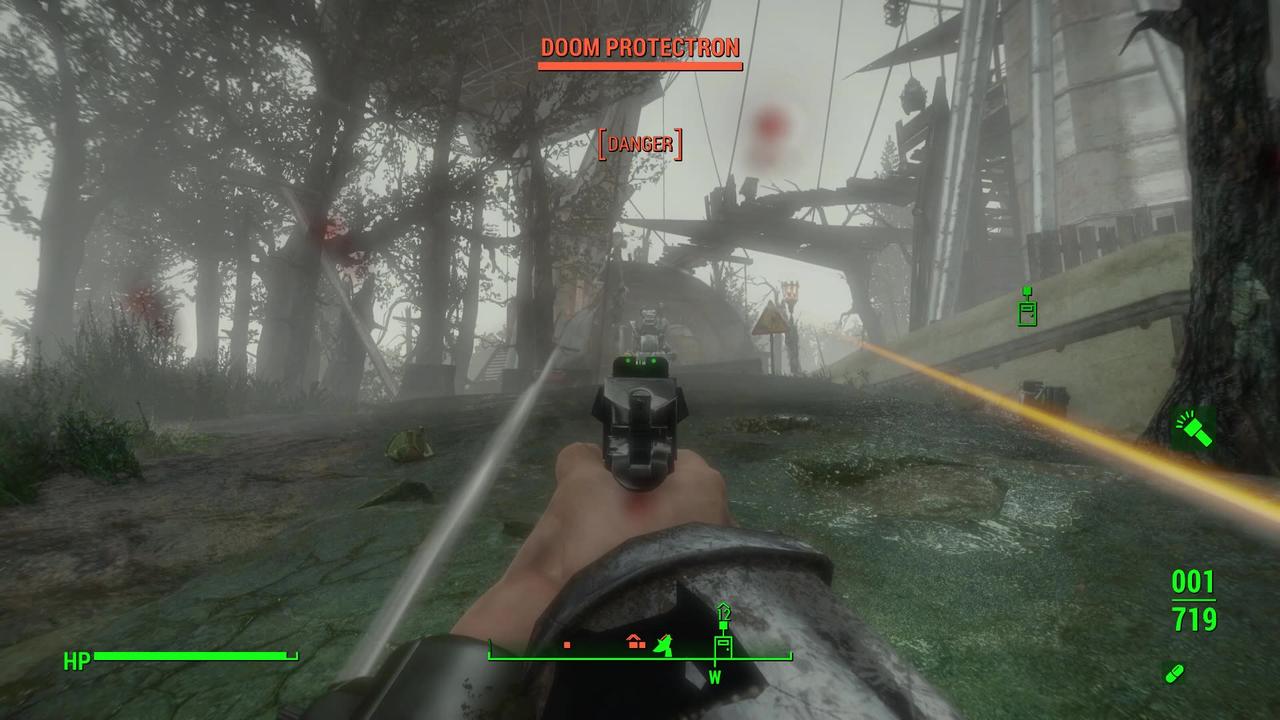Expand the compass bar display
The height and width of the screenshot is (720, 1280).
pyautogui.click(x=640, y=656)
